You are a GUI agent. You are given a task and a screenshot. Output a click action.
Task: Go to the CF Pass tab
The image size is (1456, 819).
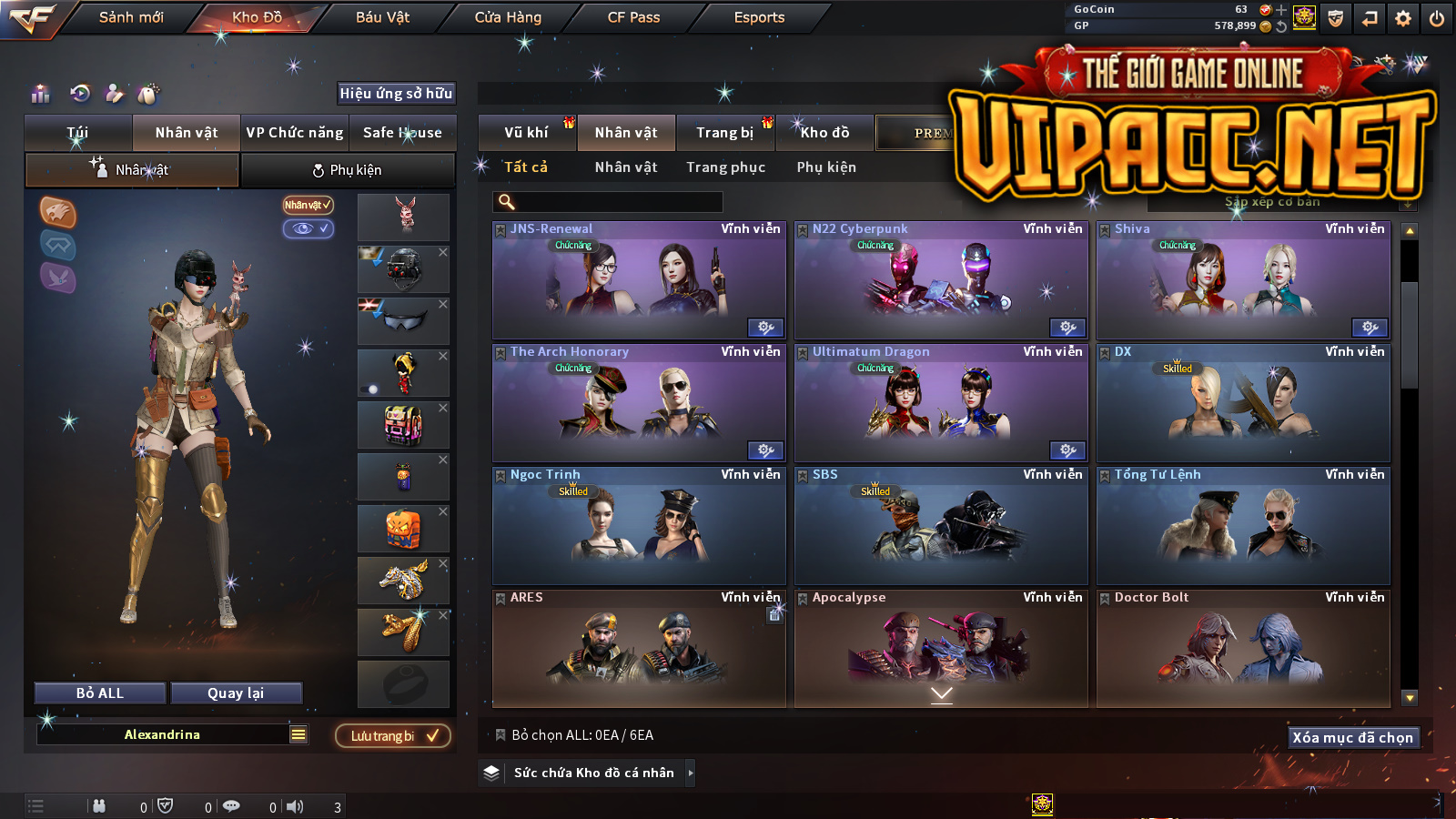coord(633,17)
